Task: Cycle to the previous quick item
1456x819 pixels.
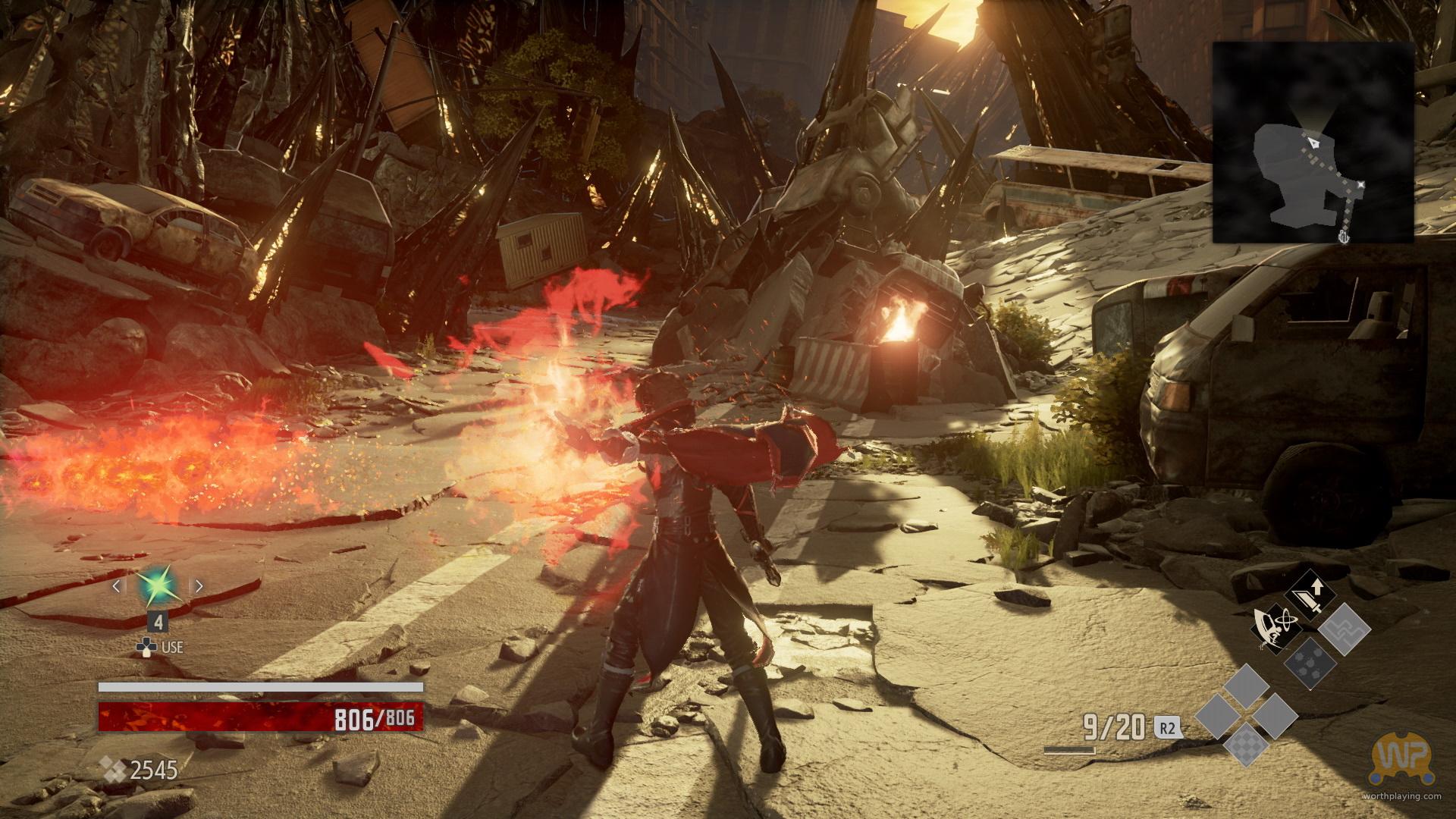Action: click(x=117, y=585)
